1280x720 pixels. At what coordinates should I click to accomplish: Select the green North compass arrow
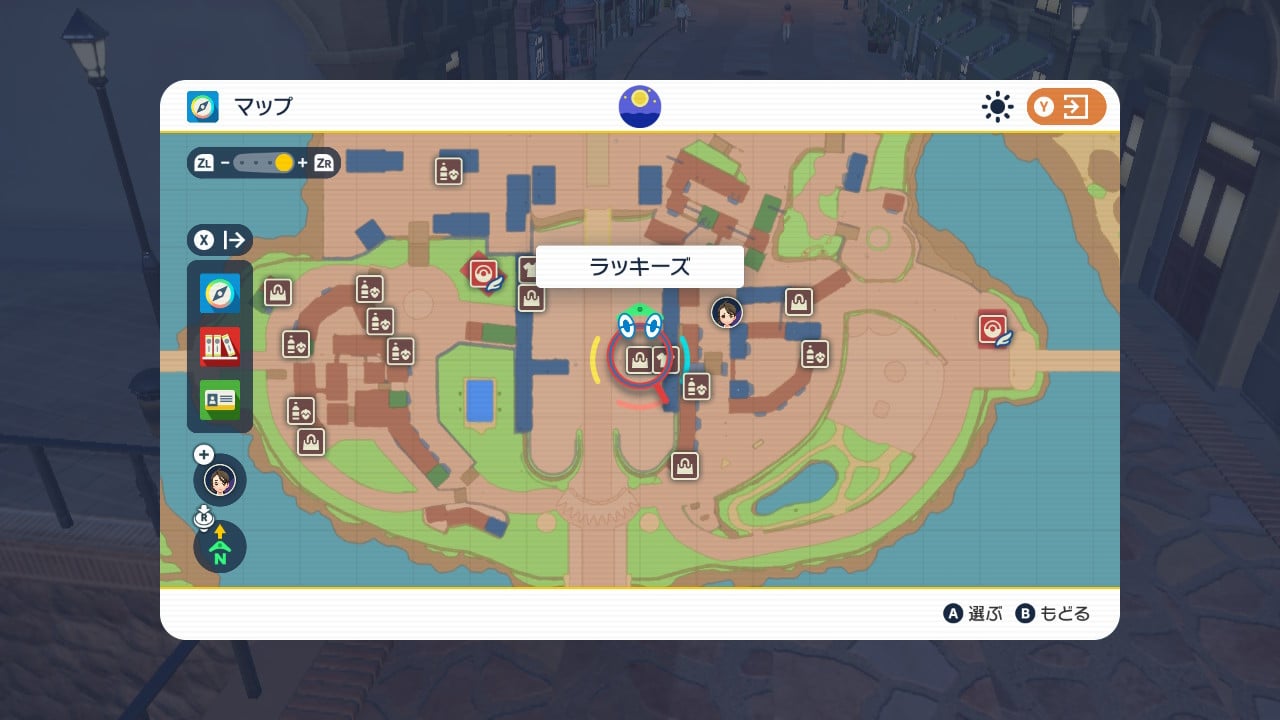tap(219, 547)
